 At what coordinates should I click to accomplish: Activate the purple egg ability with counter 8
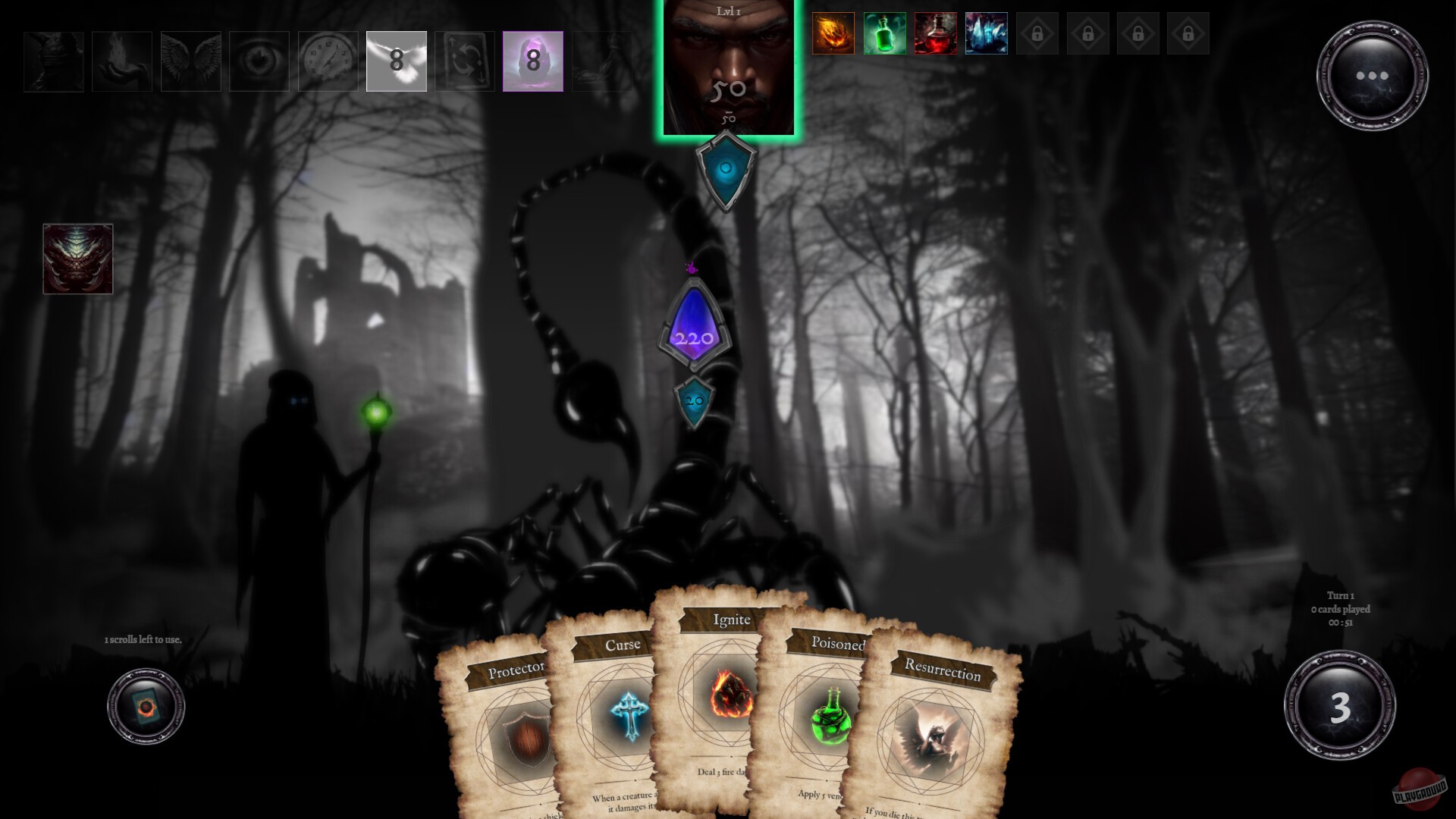click(x=533, y=61)
